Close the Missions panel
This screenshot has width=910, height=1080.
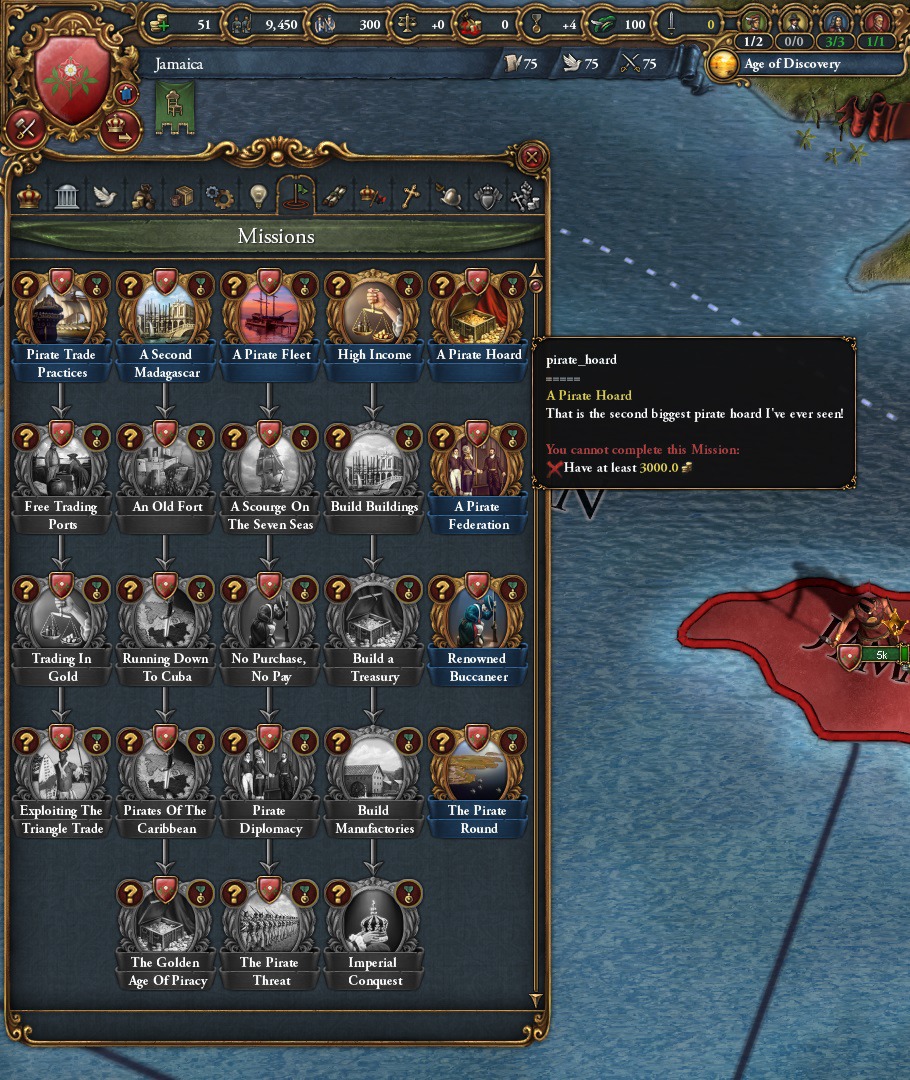(x=532, y=157)
